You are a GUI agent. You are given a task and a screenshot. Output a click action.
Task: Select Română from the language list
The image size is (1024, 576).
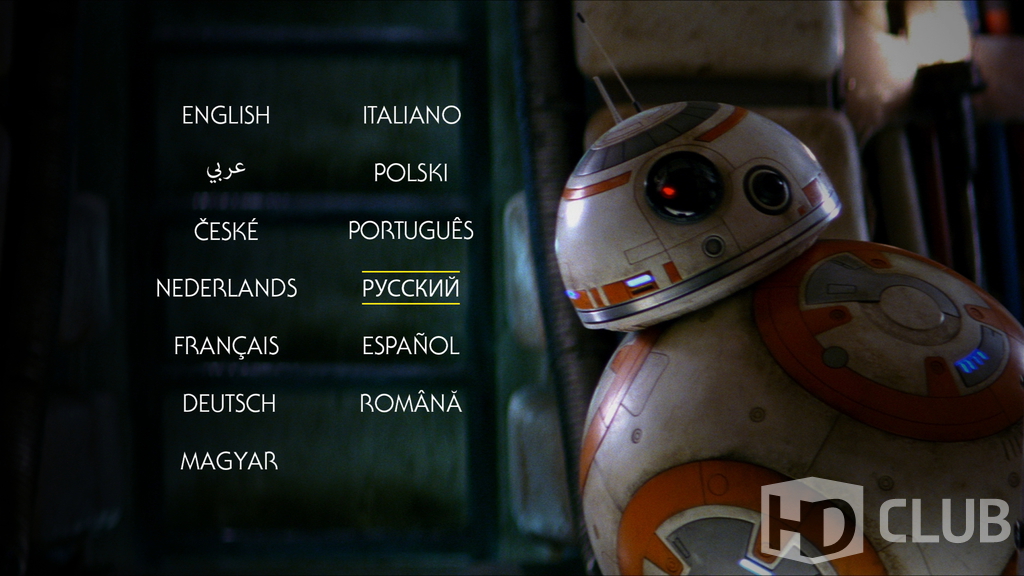(411, 404)
